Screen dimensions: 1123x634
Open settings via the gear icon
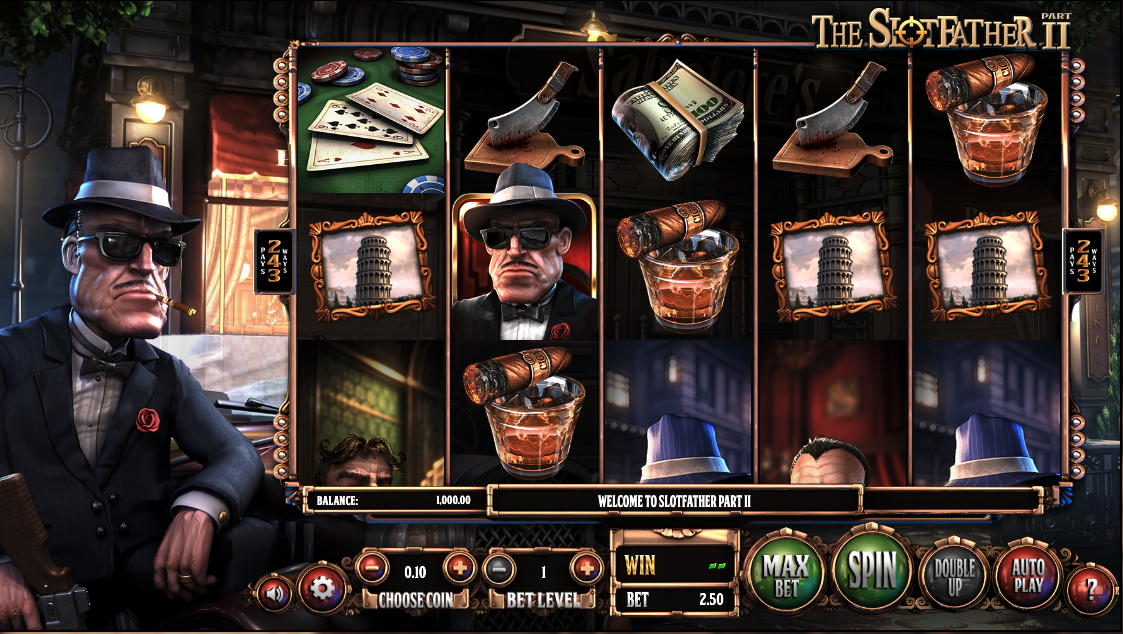click(321, 588)
